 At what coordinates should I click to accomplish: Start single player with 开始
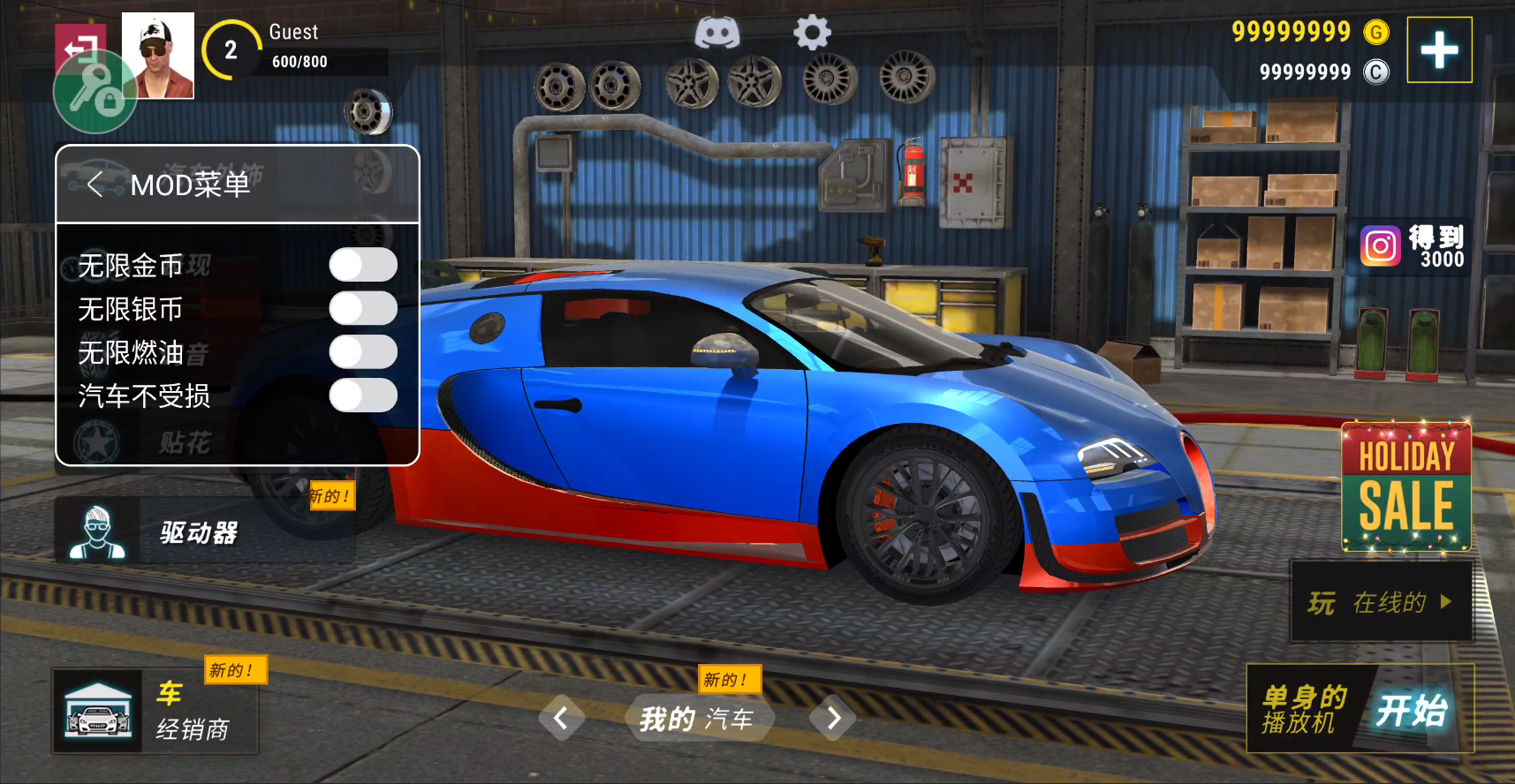[1411, 710]
